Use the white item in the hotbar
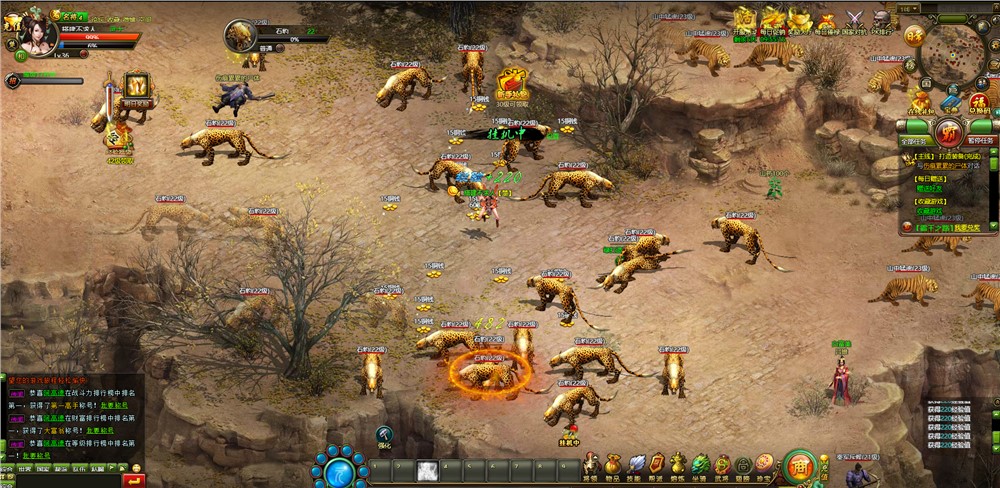1000x488 pixels. tap(426, 469)
